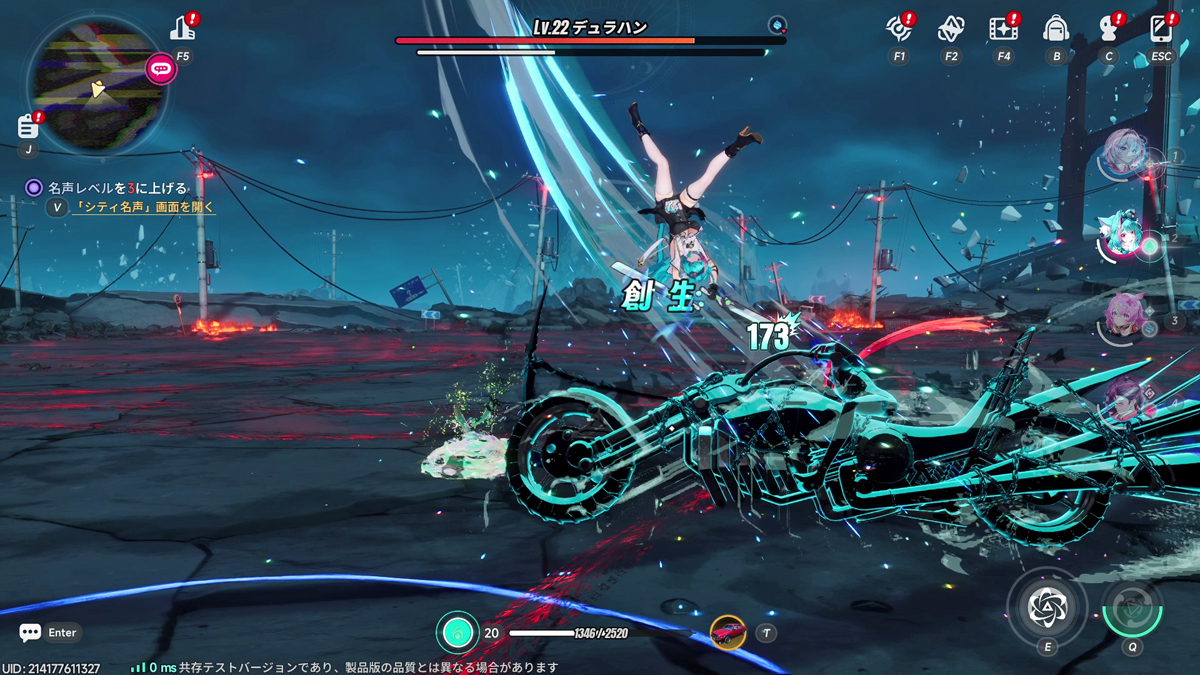Activate the spiral skill ability button
Image resolution: width=1200 pixels, height=675 pixels.
click(x=1047, y=607)
